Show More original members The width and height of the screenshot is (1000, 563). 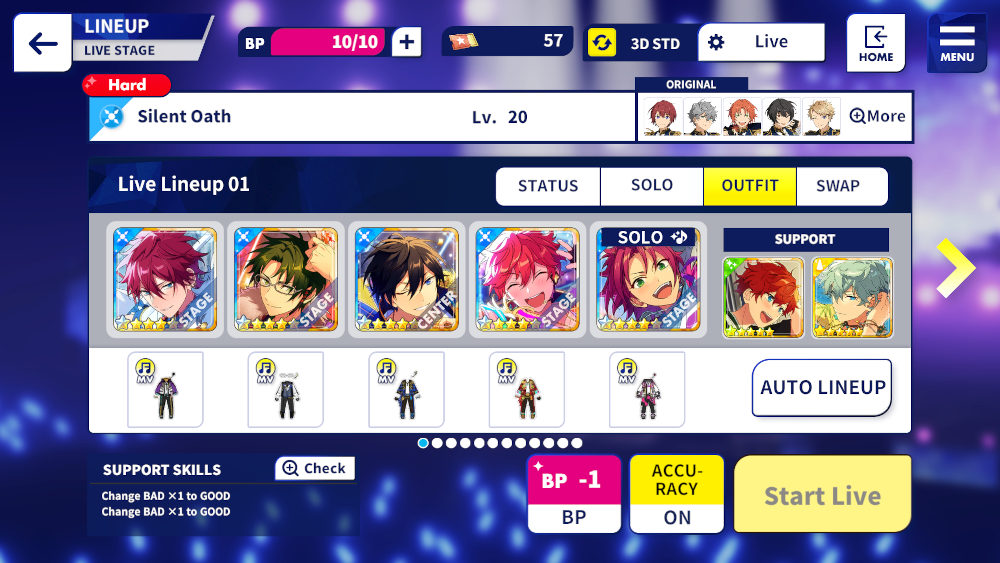click(877, 116)
